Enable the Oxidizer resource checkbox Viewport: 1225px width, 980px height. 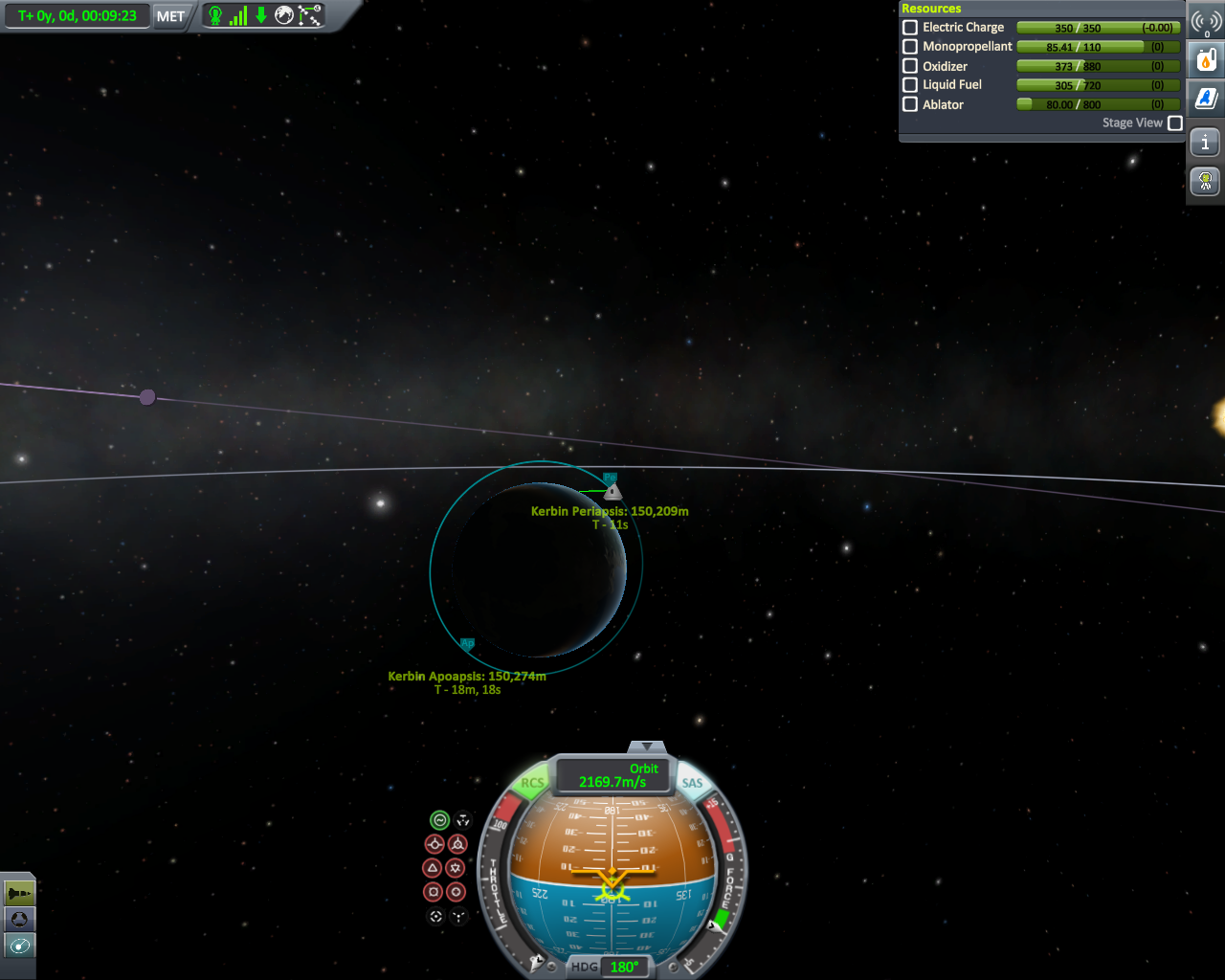coord(910,66)
